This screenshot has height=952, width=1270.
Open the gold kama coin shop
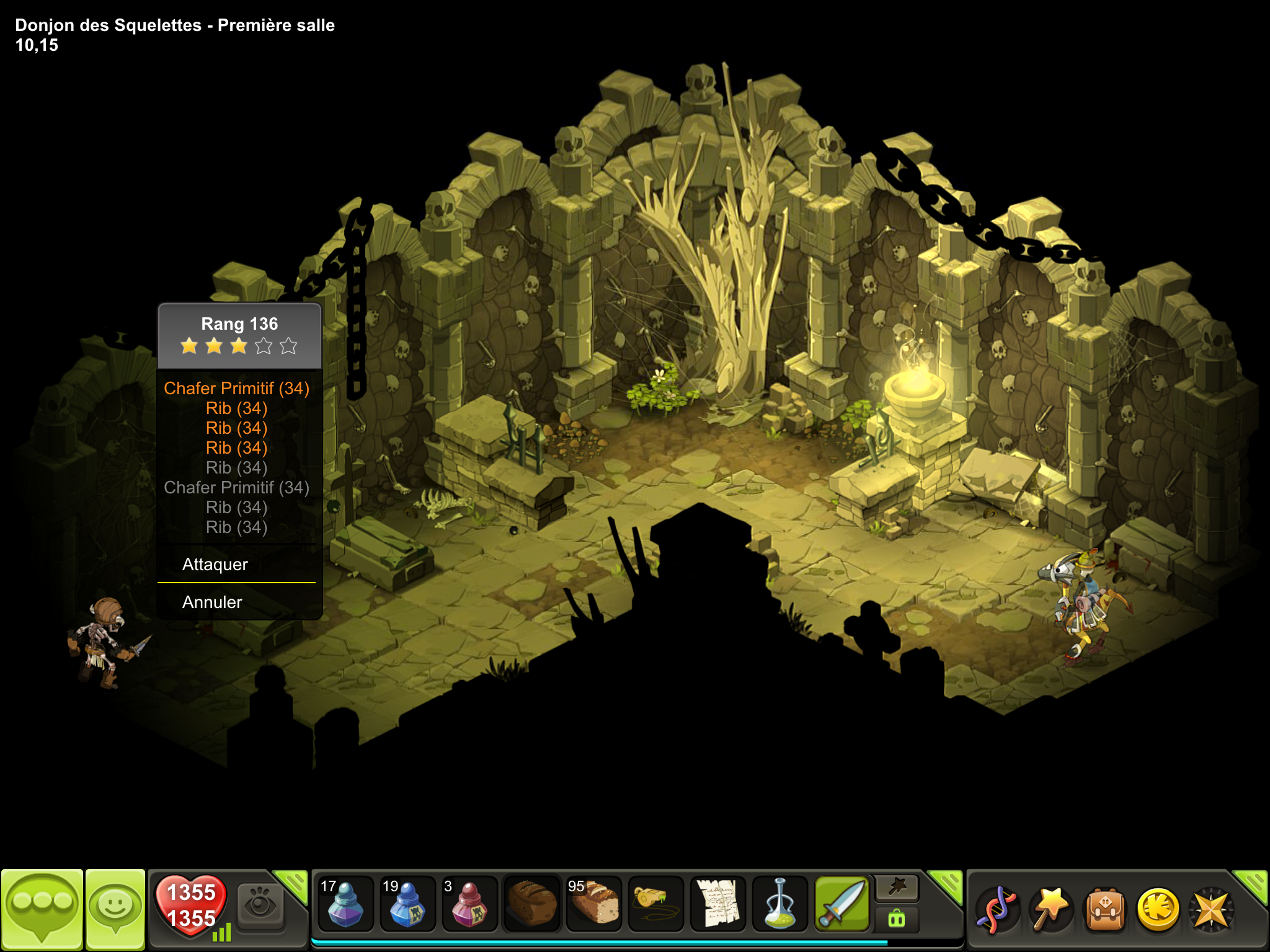[x=1158, y=910]
